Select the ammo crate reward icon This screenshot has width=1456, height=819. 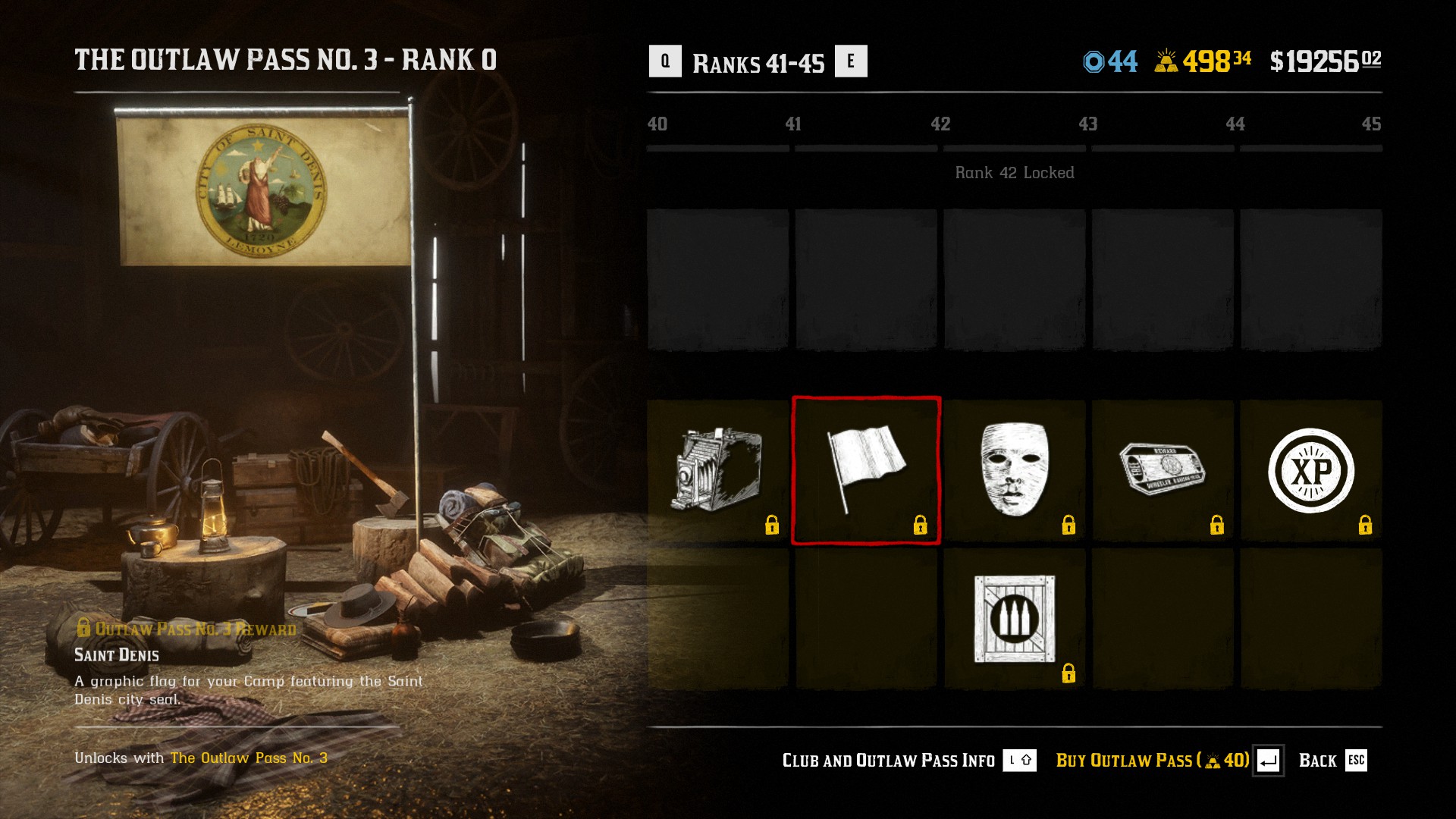tap(1014, 620)
